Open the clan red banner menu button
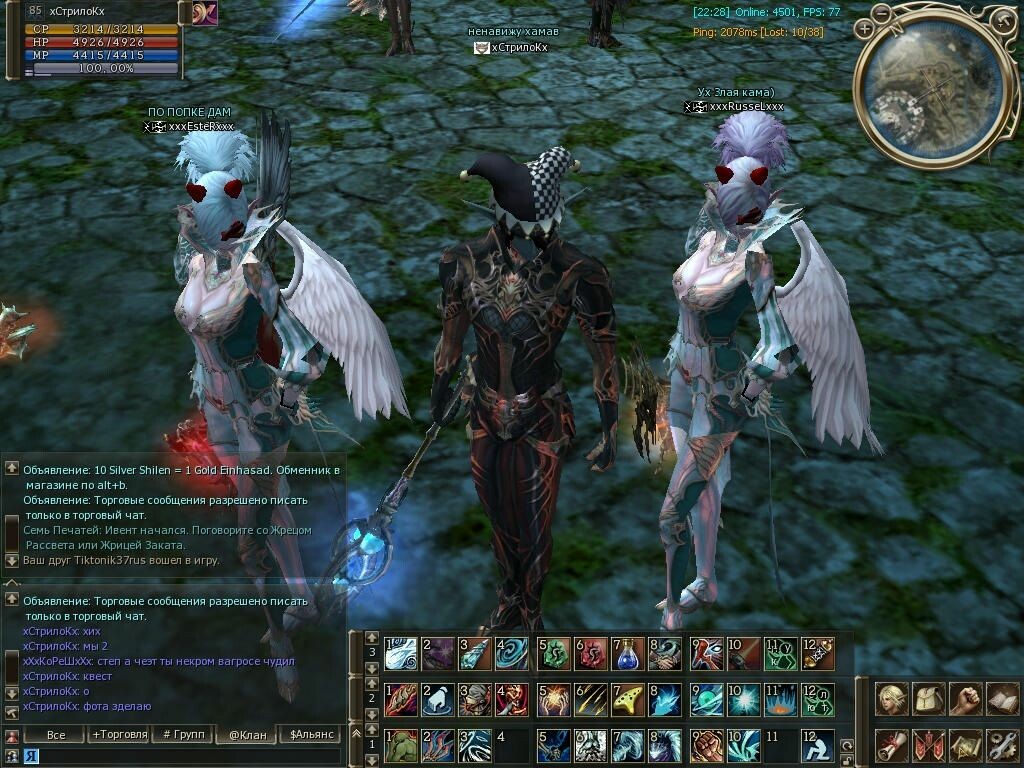The image size is (1024, 768). click(x=929, y=744)
